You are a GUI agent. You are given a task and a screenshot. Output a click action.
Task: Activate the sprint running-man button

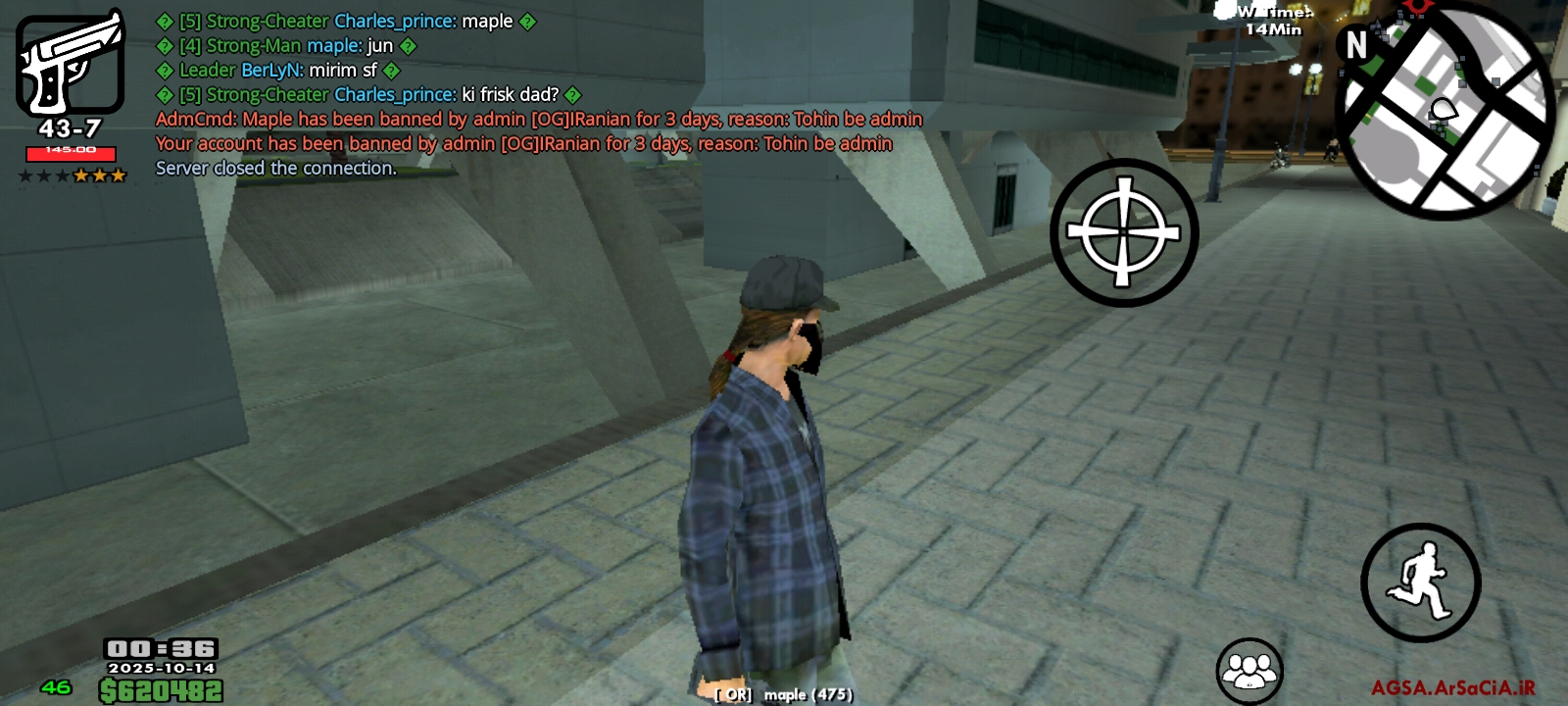pyautogui.click(x=1420, y=582)
